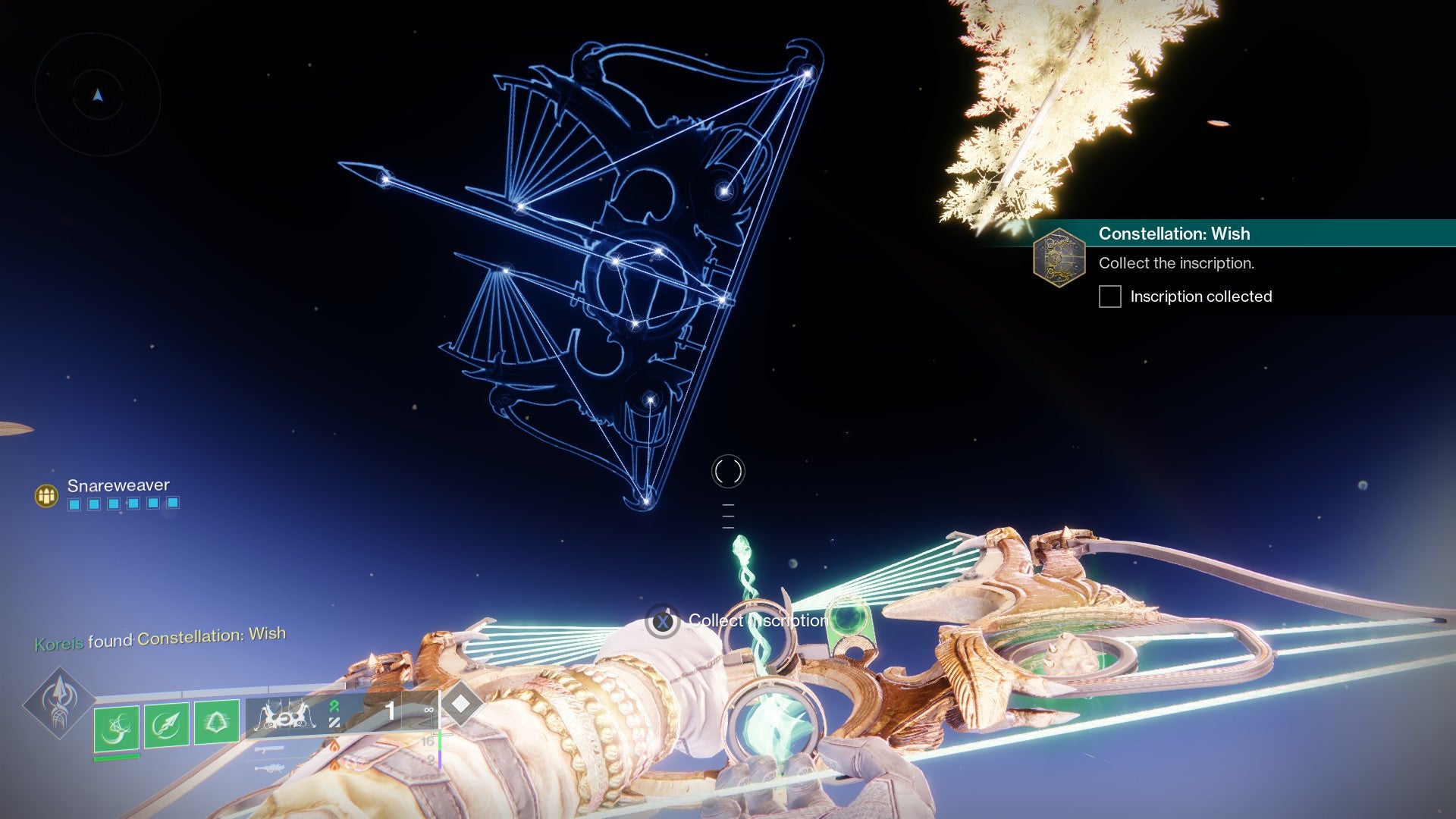Select the equipped bow weapon icon
Image resolution: width=1456 pixels, height=819 pixels.
tap(284, 717)
